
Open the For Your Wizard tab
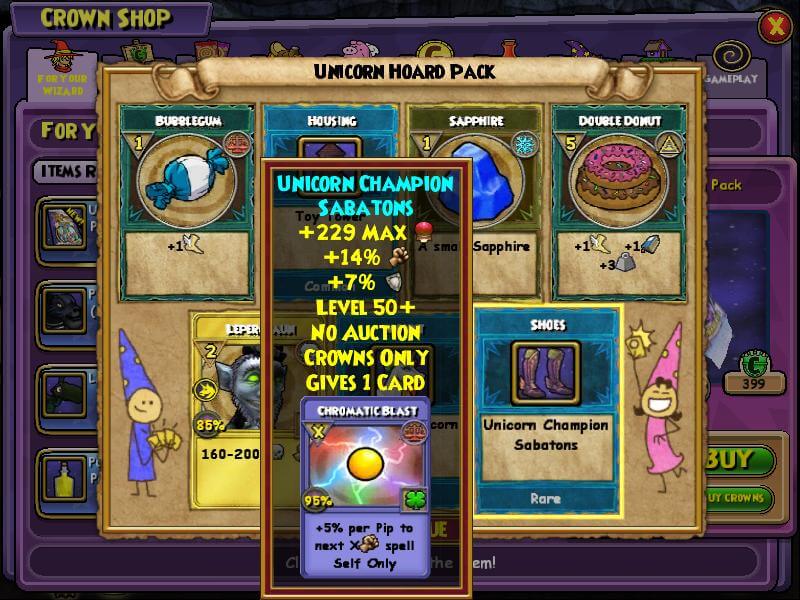[62, 68]
